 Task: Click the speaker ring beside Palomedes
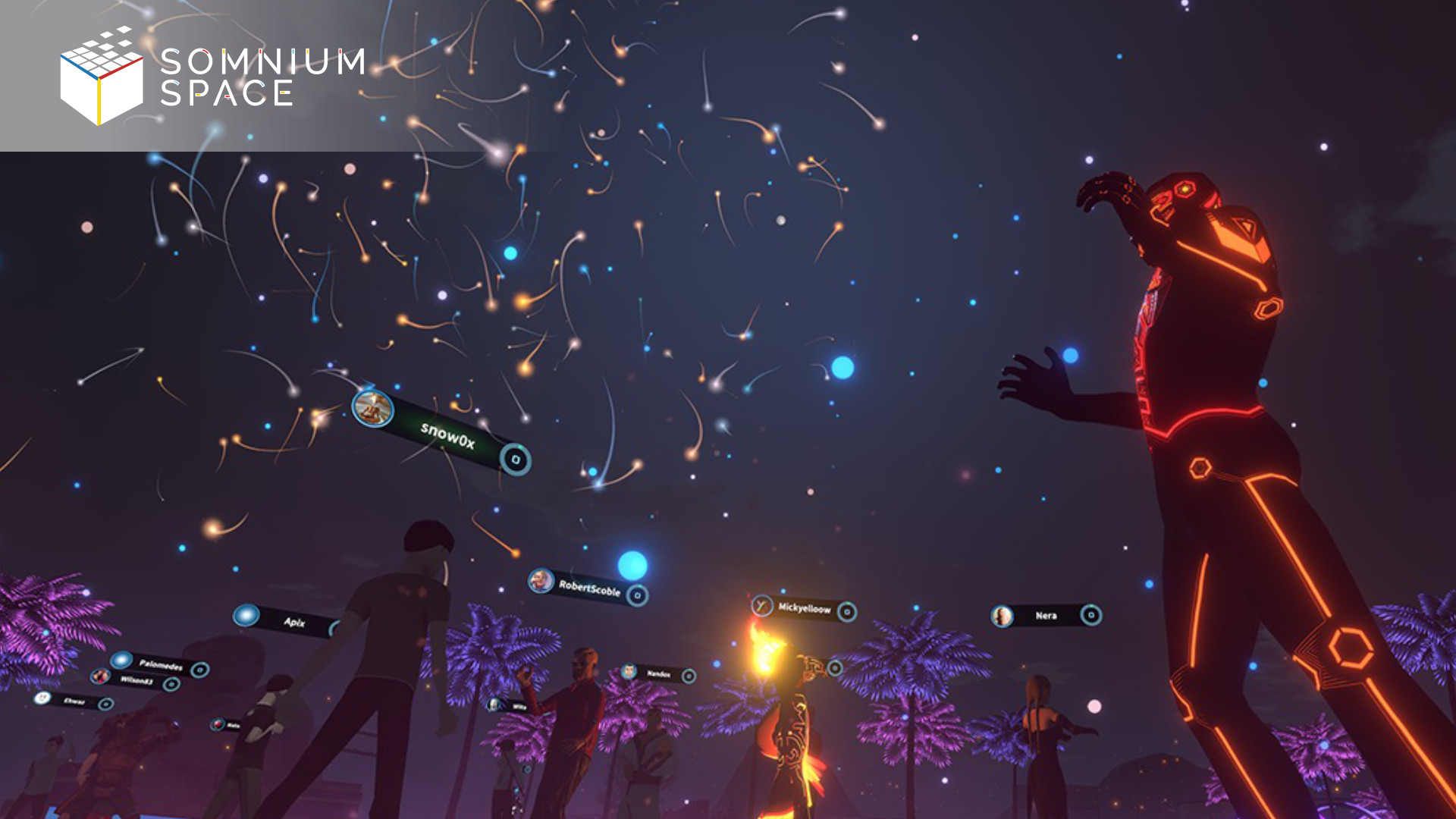200,671
